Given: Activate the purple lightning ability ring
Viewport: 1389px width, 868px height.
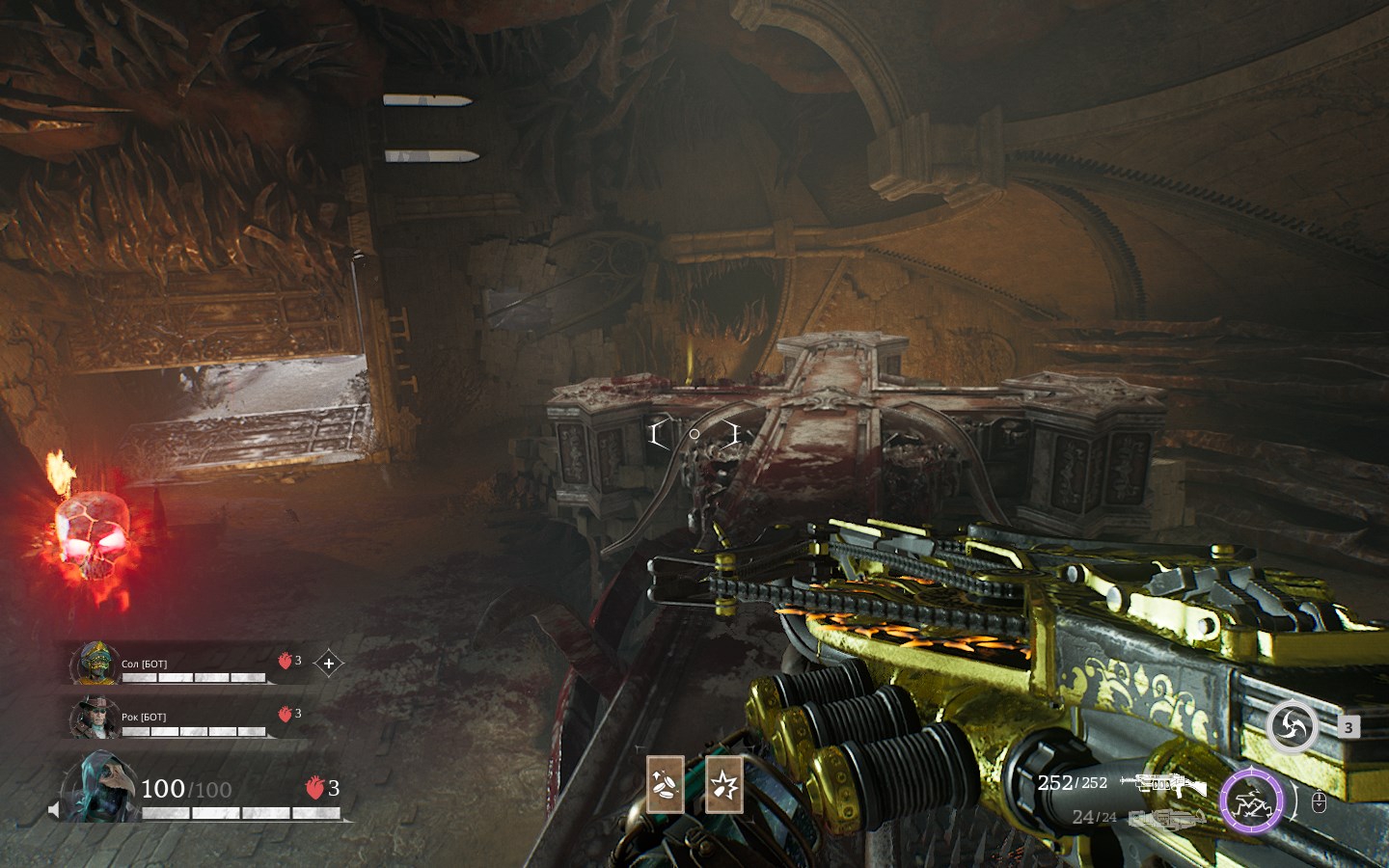Looking at the screenshot, I should point(1251,801).
